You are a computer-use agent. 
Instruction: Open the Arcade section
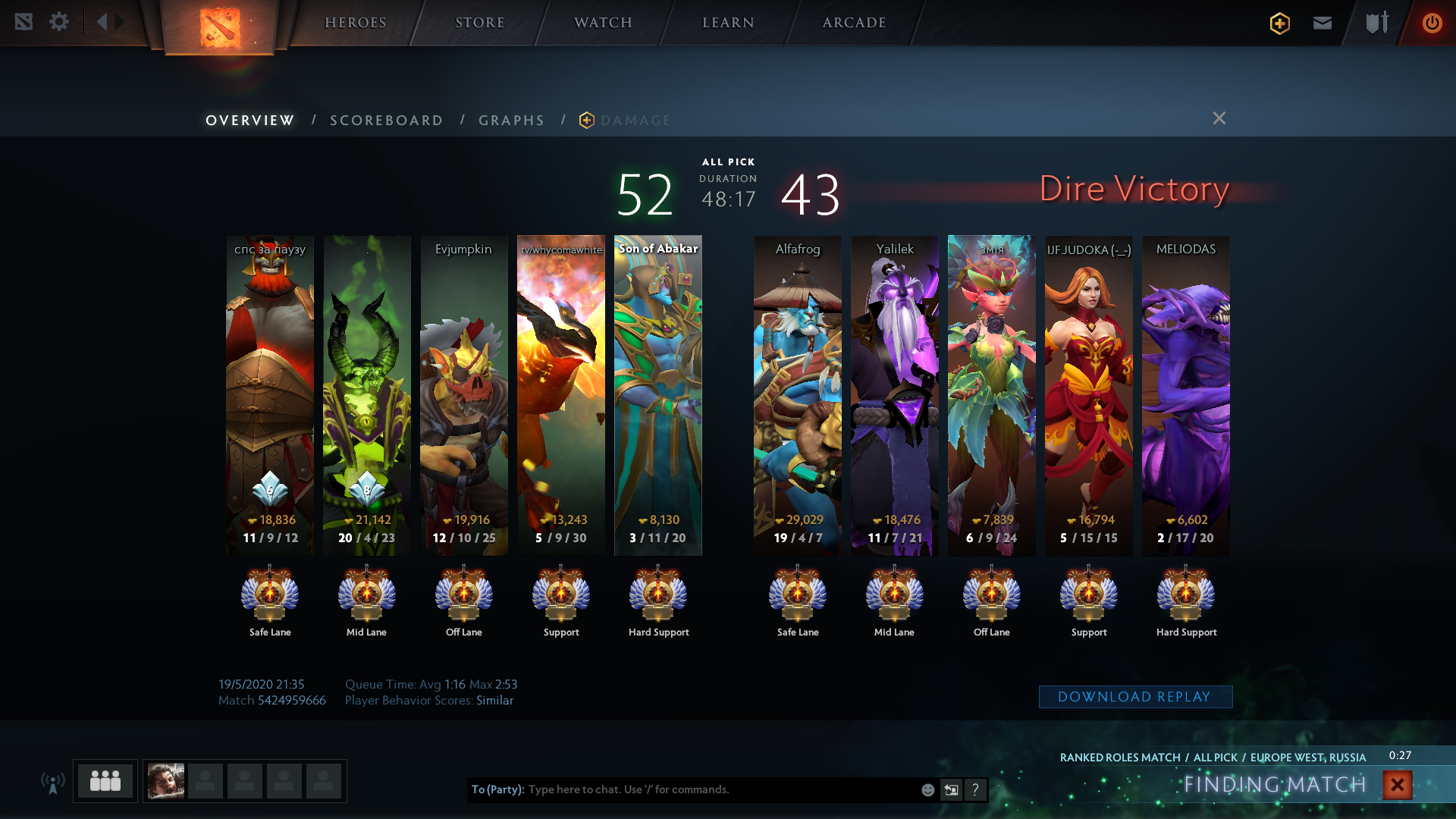pyautogui.click(x=854, y=23)
